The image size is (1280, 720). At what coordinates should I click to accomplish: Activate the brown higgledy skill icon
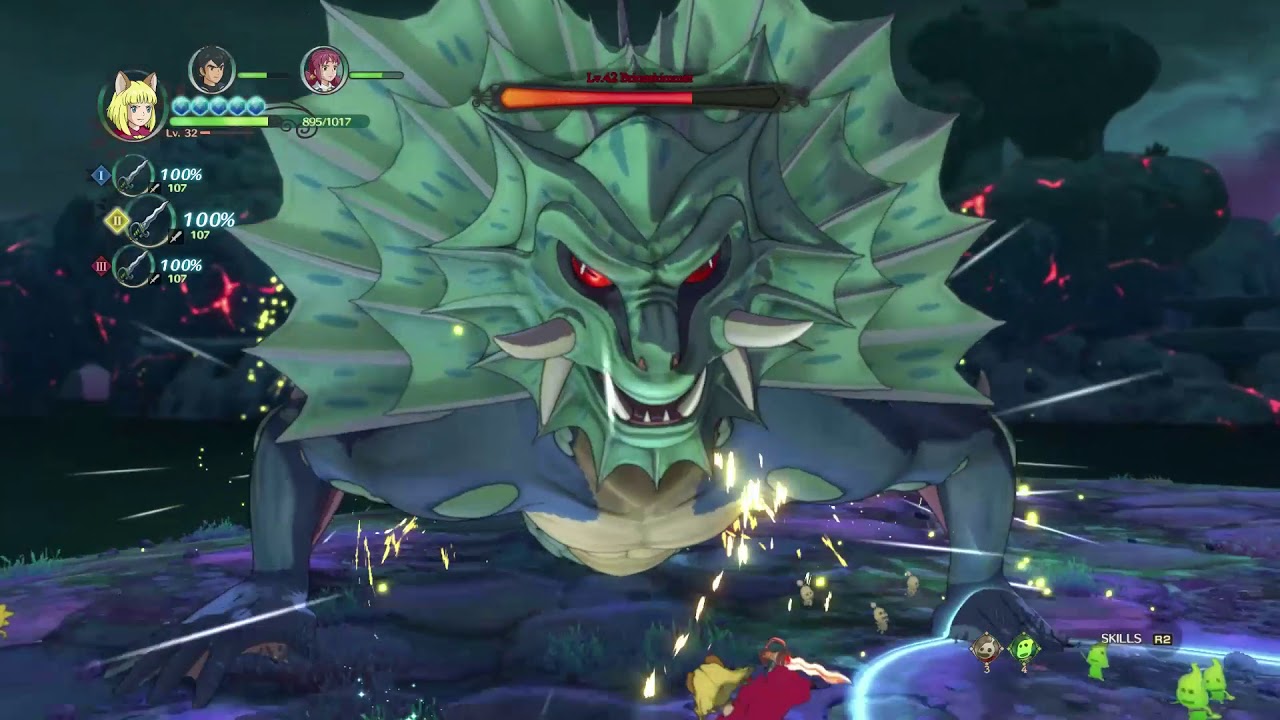[987, 649]
